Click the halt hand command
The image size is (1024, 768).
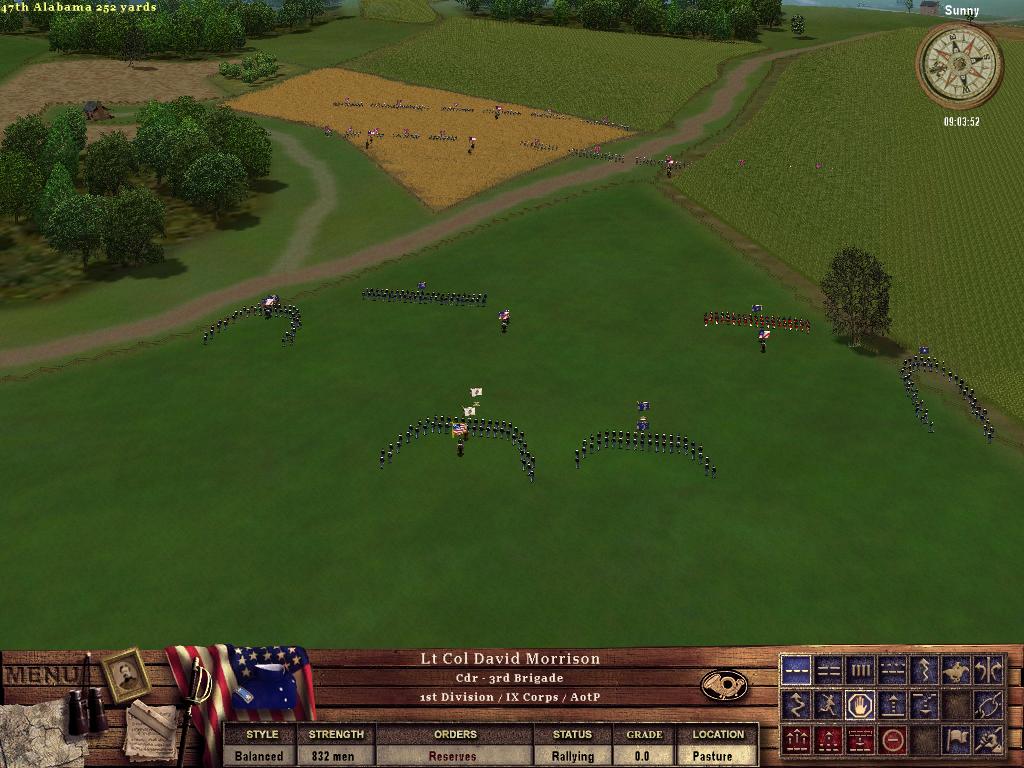pos(860,705)
